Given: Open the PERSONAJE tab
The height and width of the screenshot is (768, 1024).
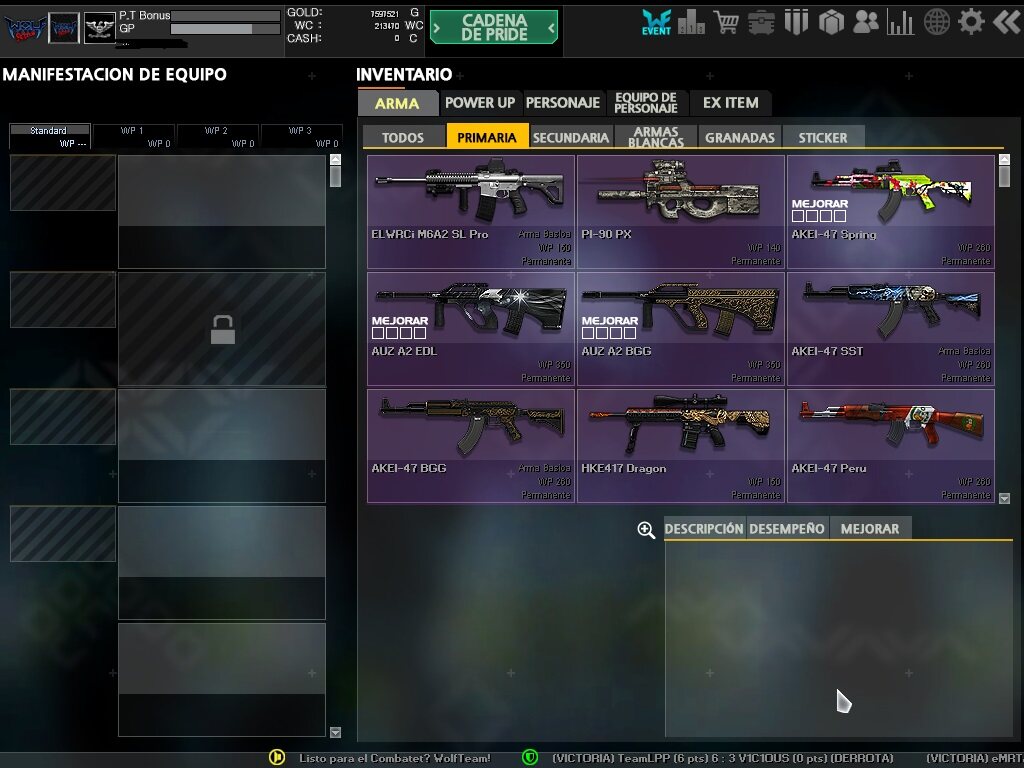Looking at the screenshot, I should pyautogui.click(x=563, y=103).
